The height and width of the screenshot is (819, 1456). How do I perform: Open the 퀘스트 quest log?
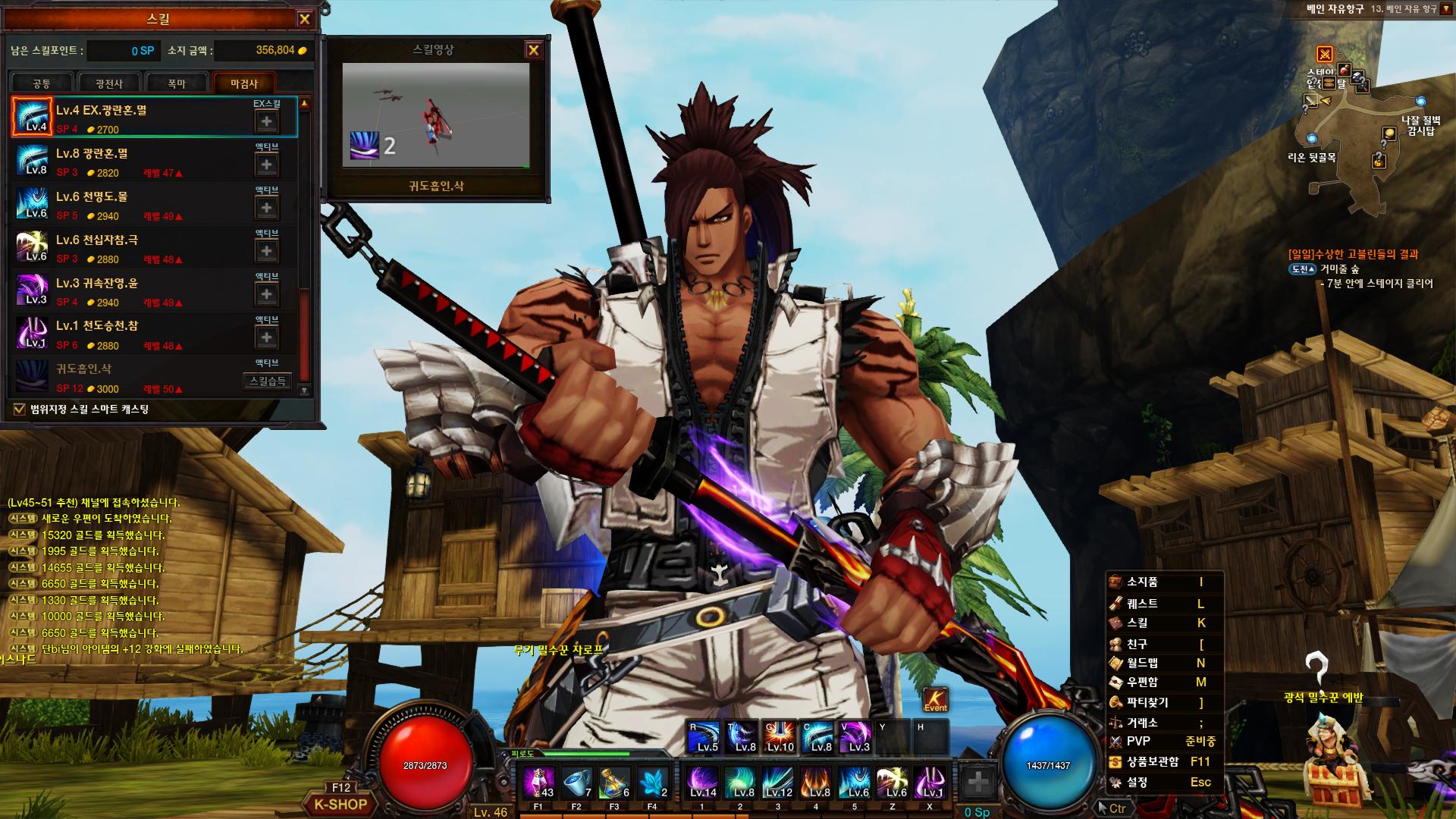pyautogui.click(x=1142, y=604)
